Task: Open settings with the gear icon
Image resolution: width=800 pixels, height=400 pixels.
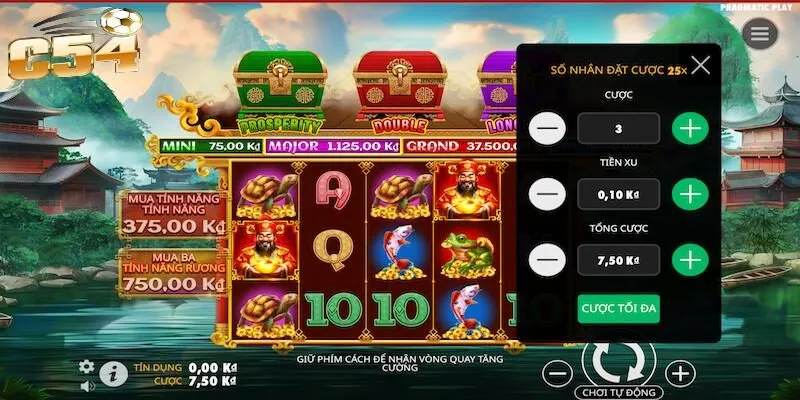Action: pos(87,367)
